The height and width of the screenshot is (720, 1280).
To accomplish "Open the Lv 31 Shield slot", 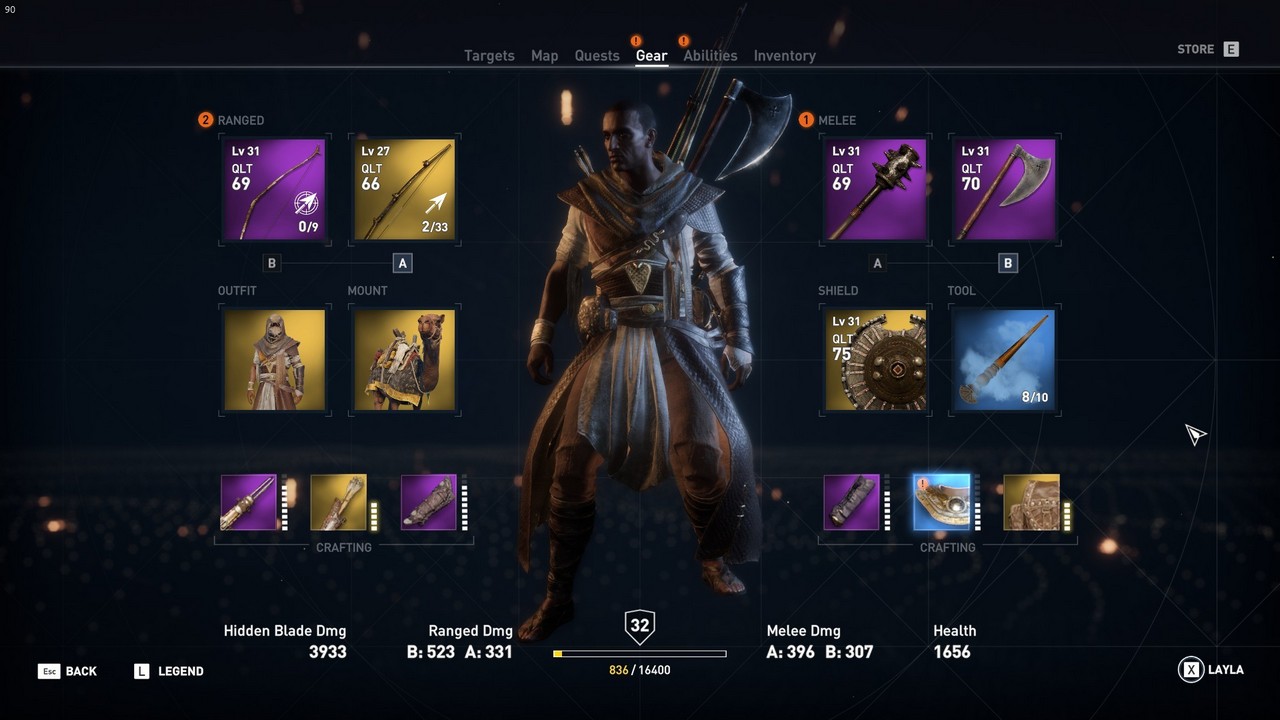I will click(x=876, y=360).
